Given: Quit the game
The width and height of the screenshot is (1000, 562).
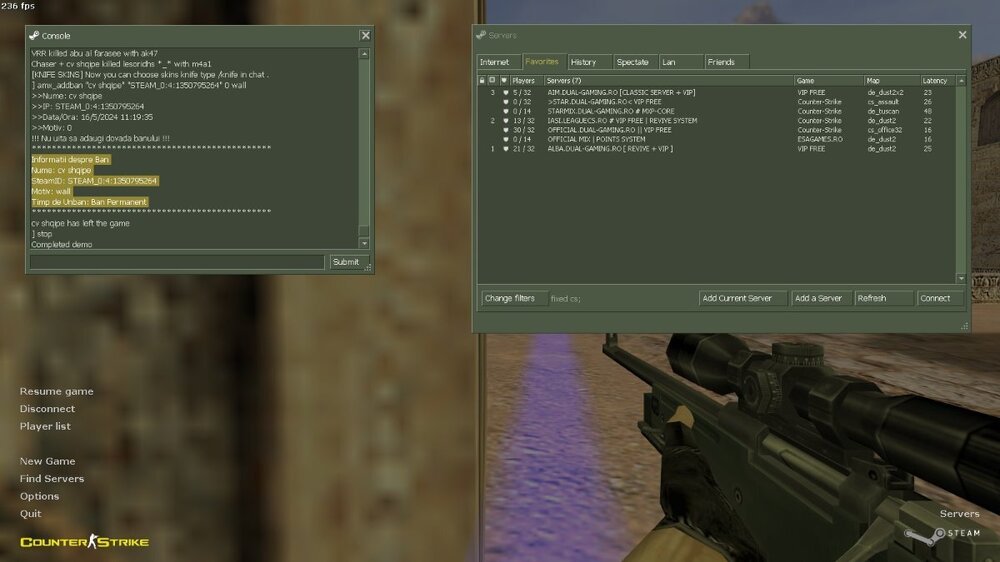Looking at the screenshot, I should 31,514.
